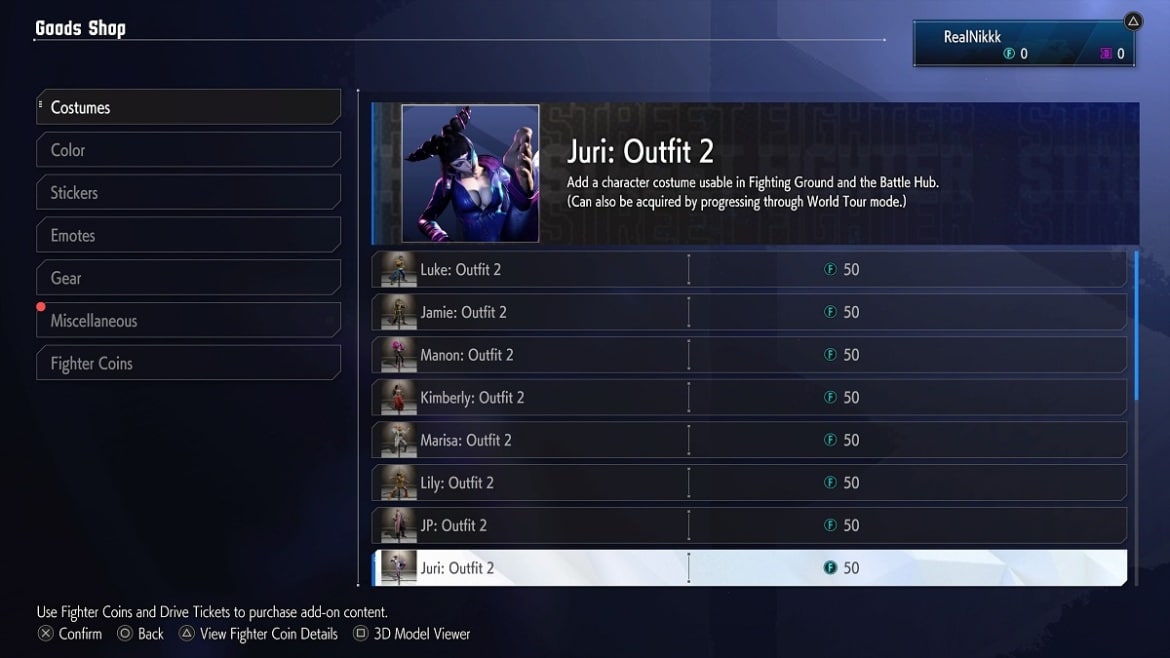Select the Stickers category
Screen dimensions: 1170x658
188,193
